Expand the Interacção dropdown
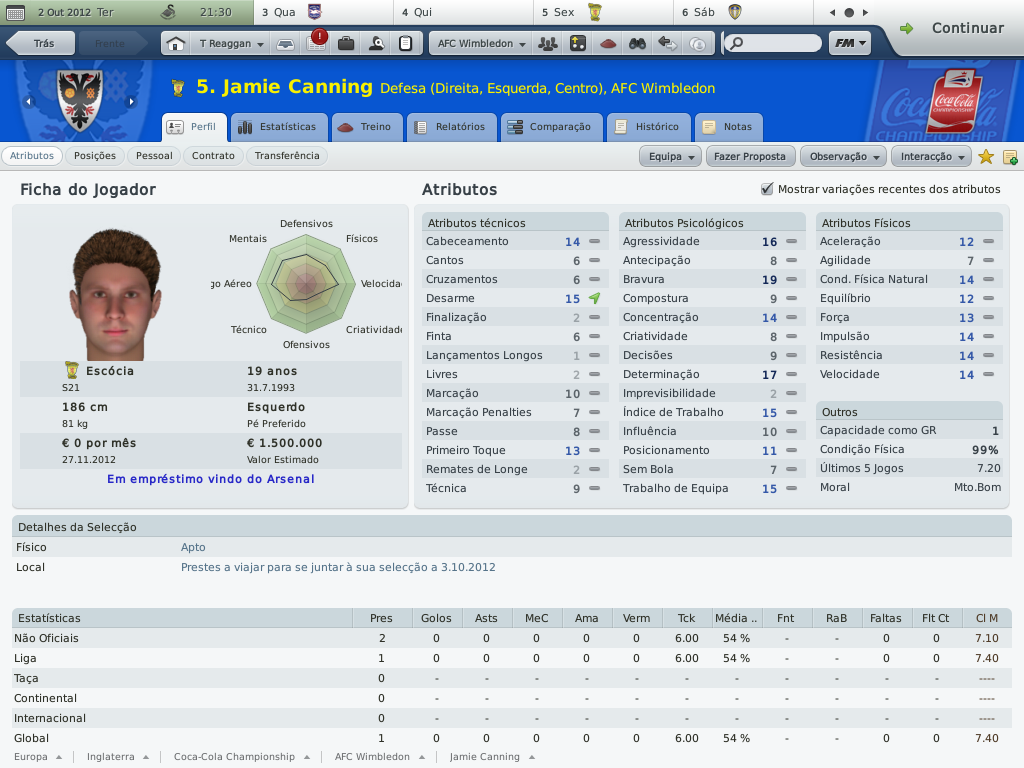 pos(934,156)
